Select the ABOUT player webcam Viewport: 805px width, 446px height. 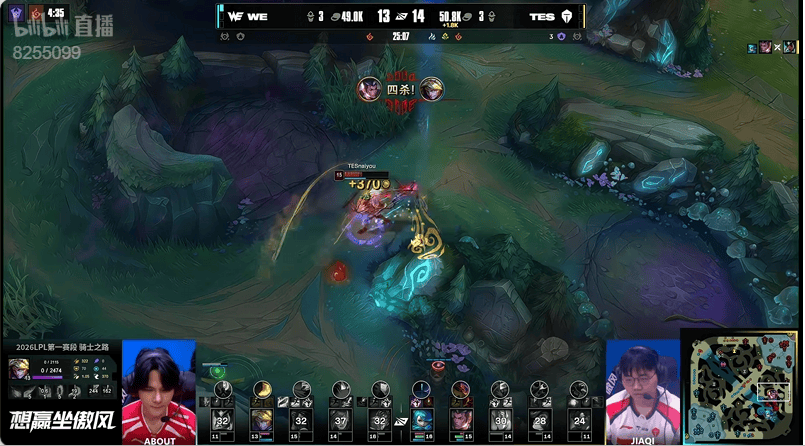tap(158, 390)
